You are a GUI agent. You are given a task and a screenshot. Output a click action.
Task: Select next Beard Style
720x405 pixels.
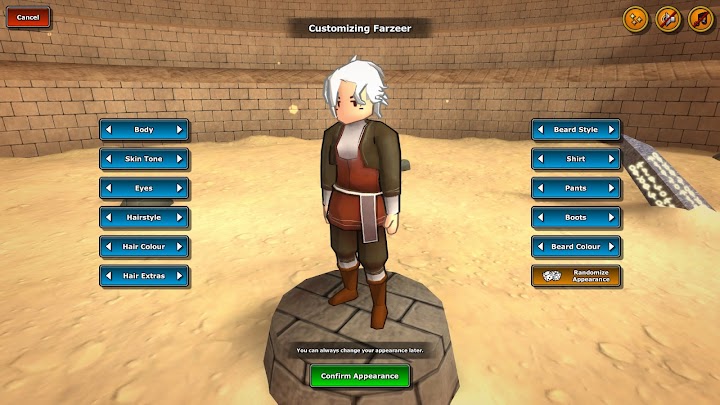(611, 130)
